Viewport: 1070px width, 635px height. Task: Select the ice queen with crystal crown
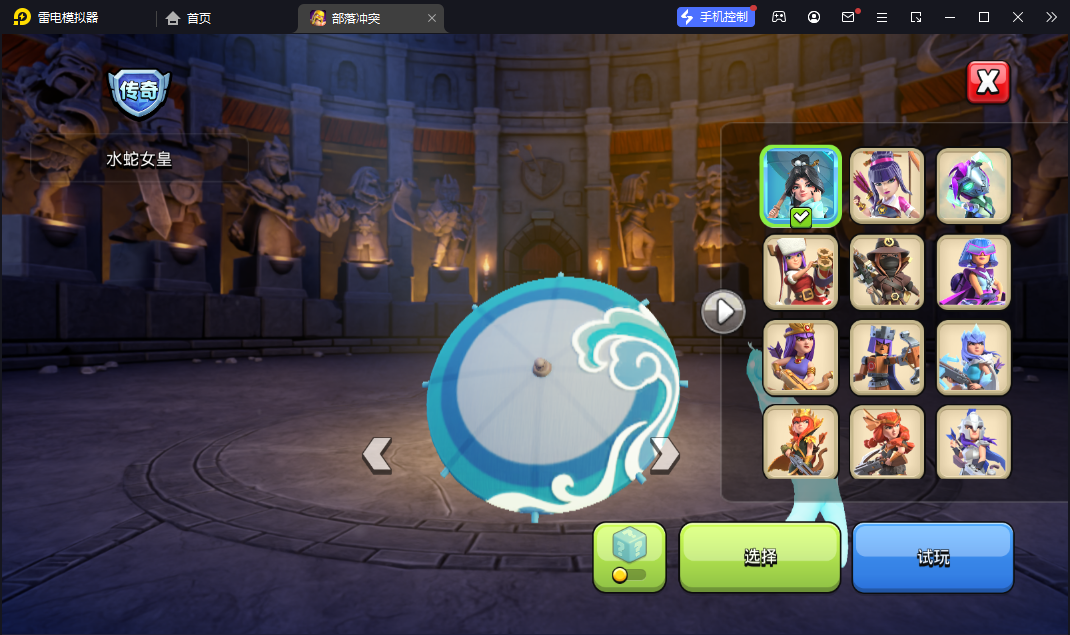click(x=973, y=357)
